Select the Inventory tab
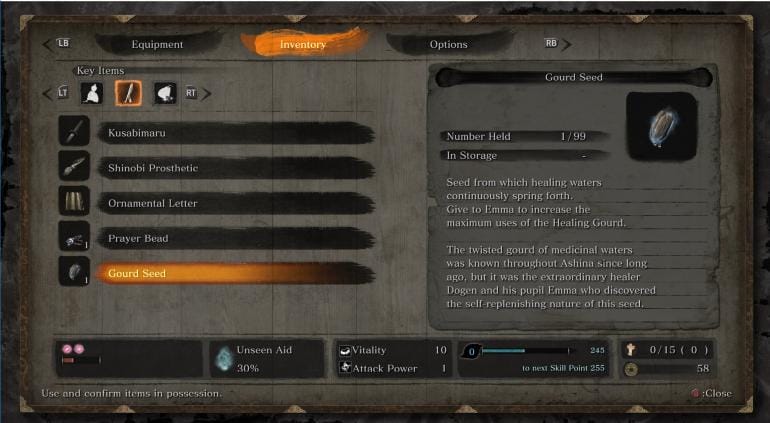This screenshot has width=770, height=423. click(x=303, y=44)
